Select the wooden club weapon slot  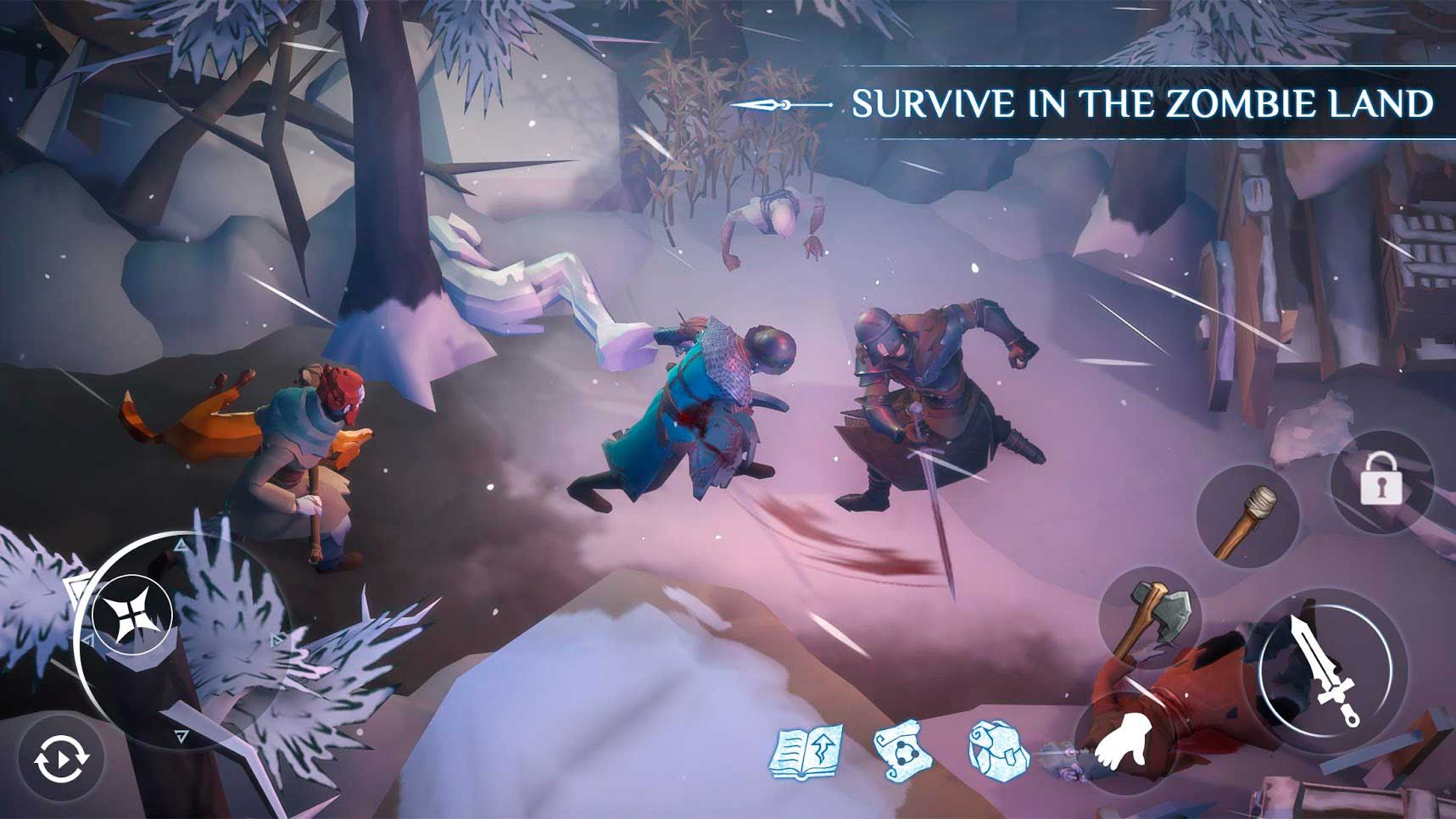tap(1247, 518)
